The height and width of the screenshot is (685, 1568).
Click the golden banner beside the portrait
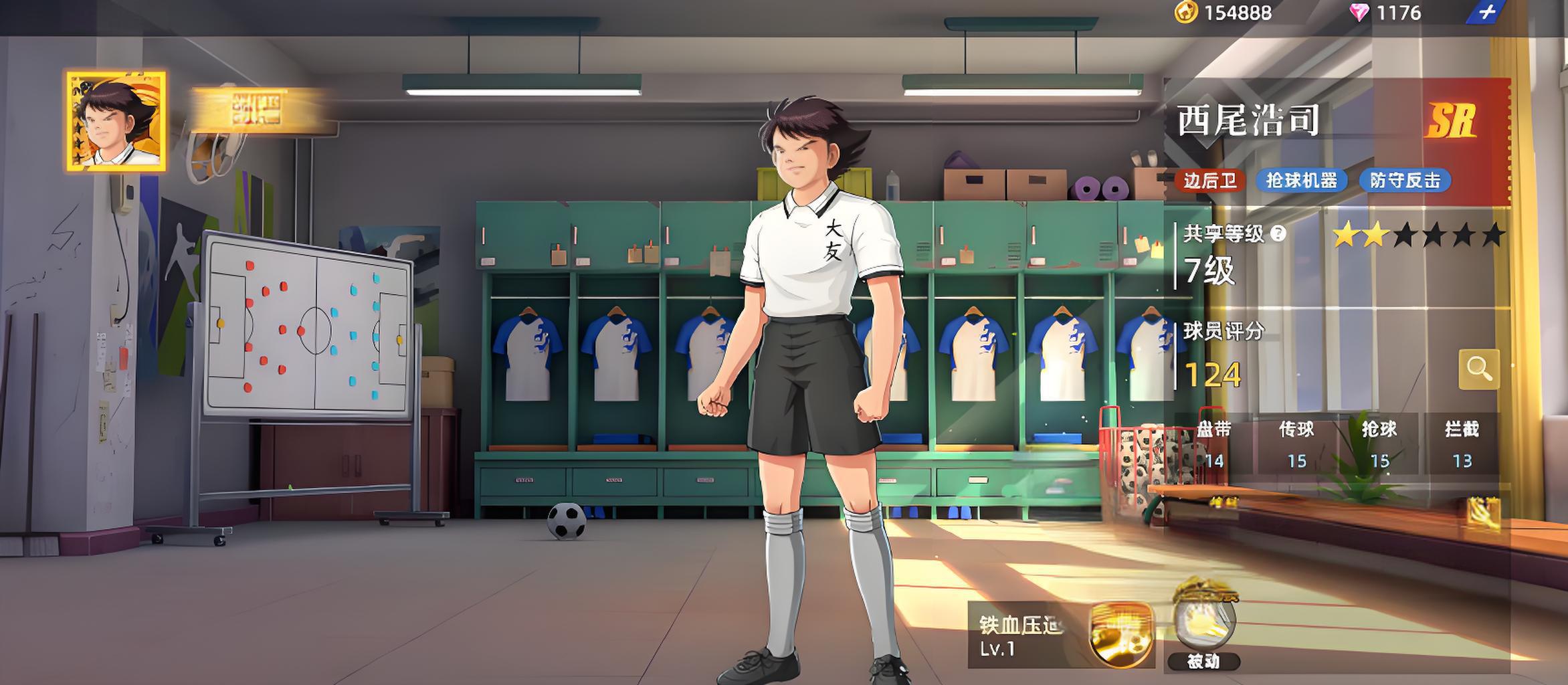[x=256, y=109]
